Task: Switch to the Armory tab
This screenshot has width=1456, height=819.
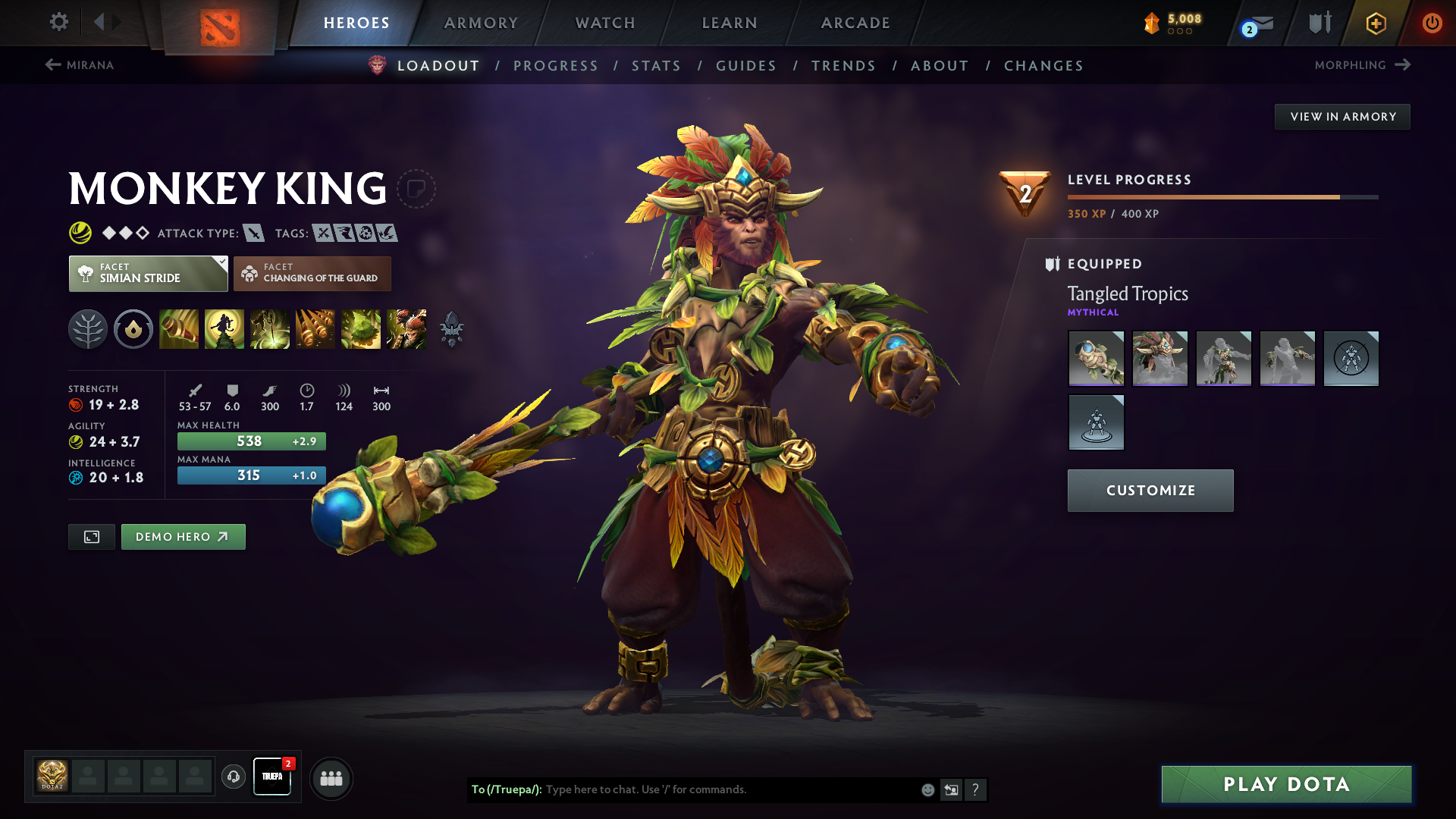Action: 481,23
